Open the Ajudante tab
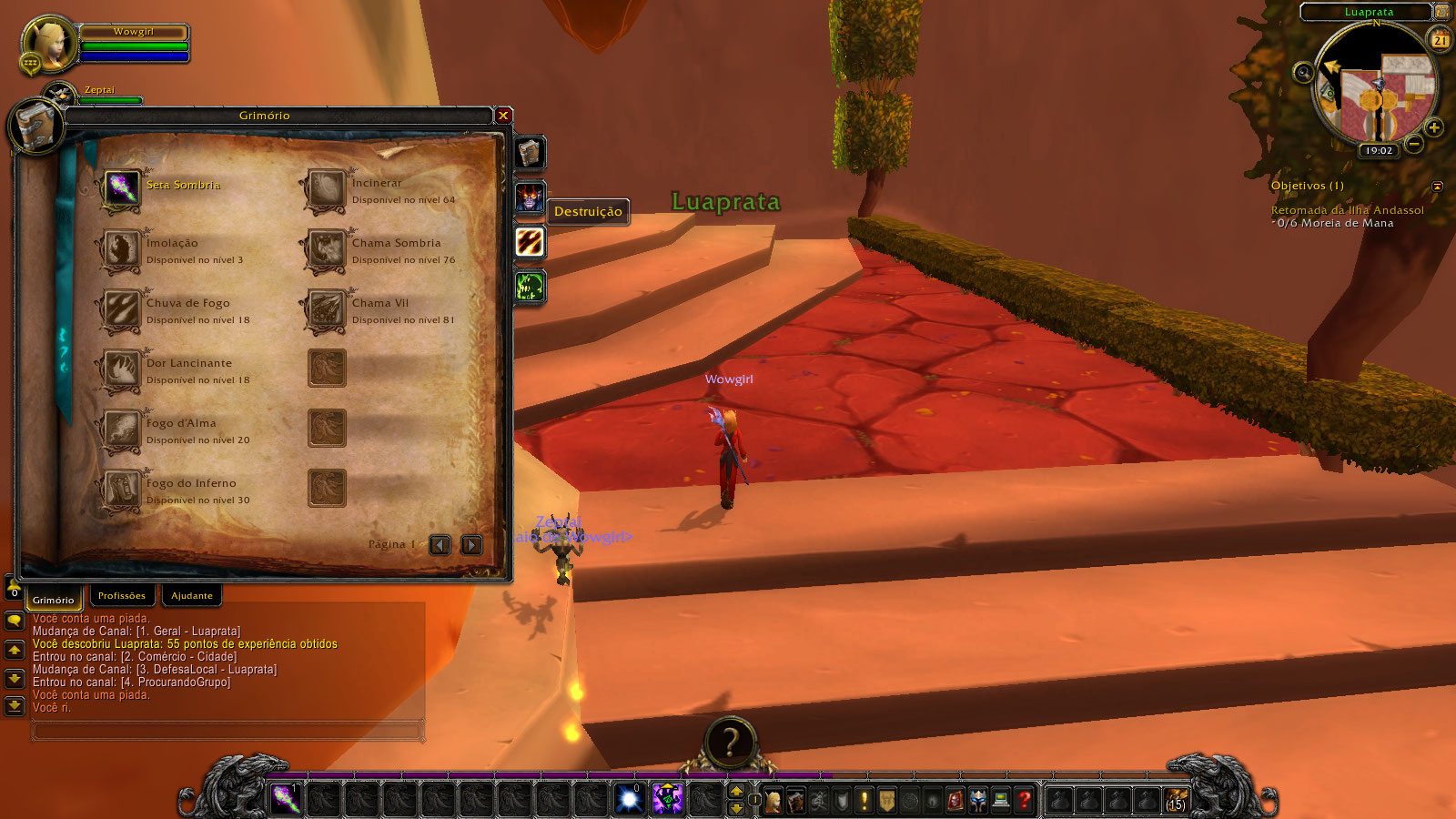The image size is (1456, 819). pos(192,596)
